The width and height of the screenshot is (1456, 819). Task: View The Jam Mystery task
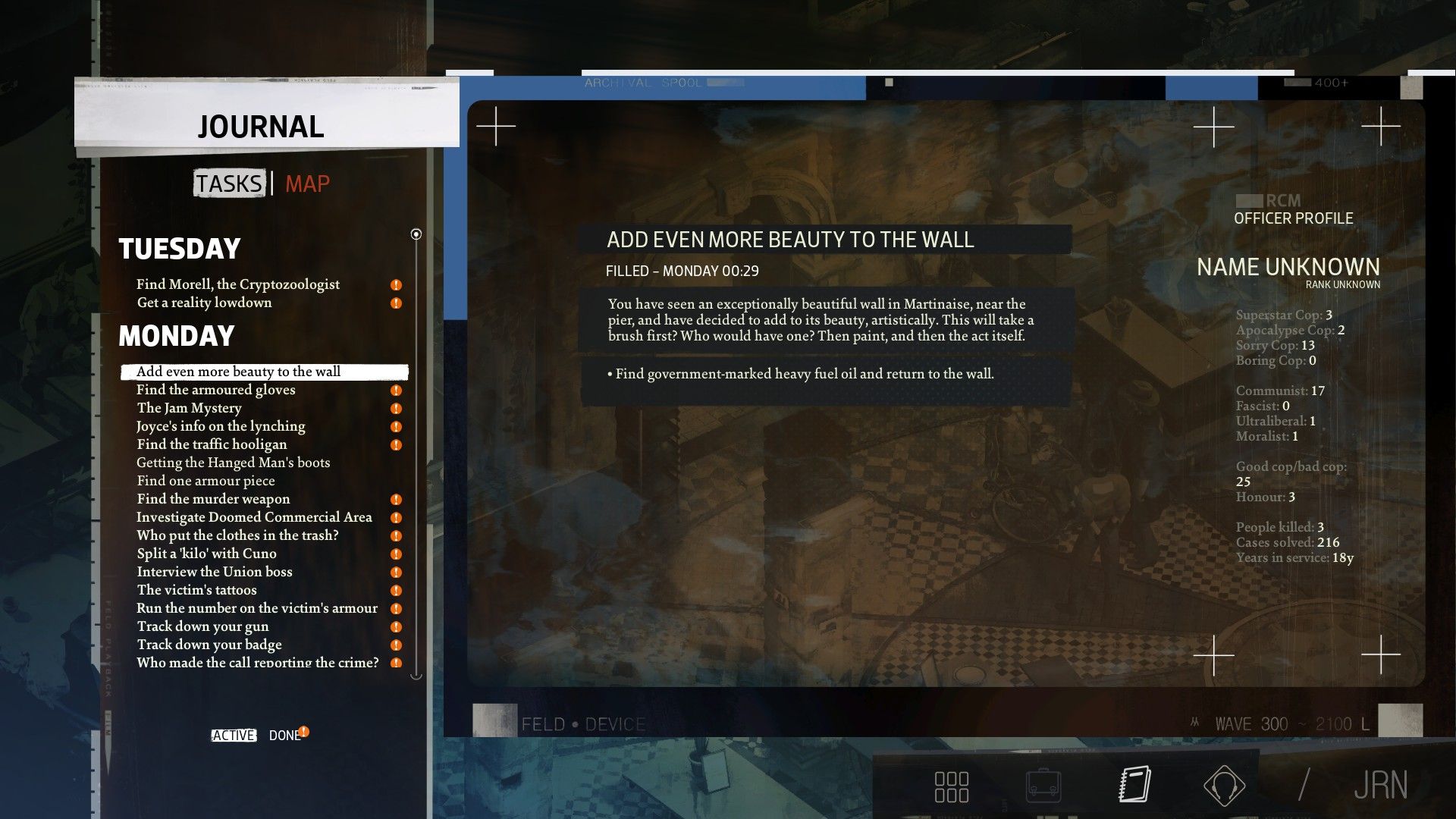pos(189,408)
